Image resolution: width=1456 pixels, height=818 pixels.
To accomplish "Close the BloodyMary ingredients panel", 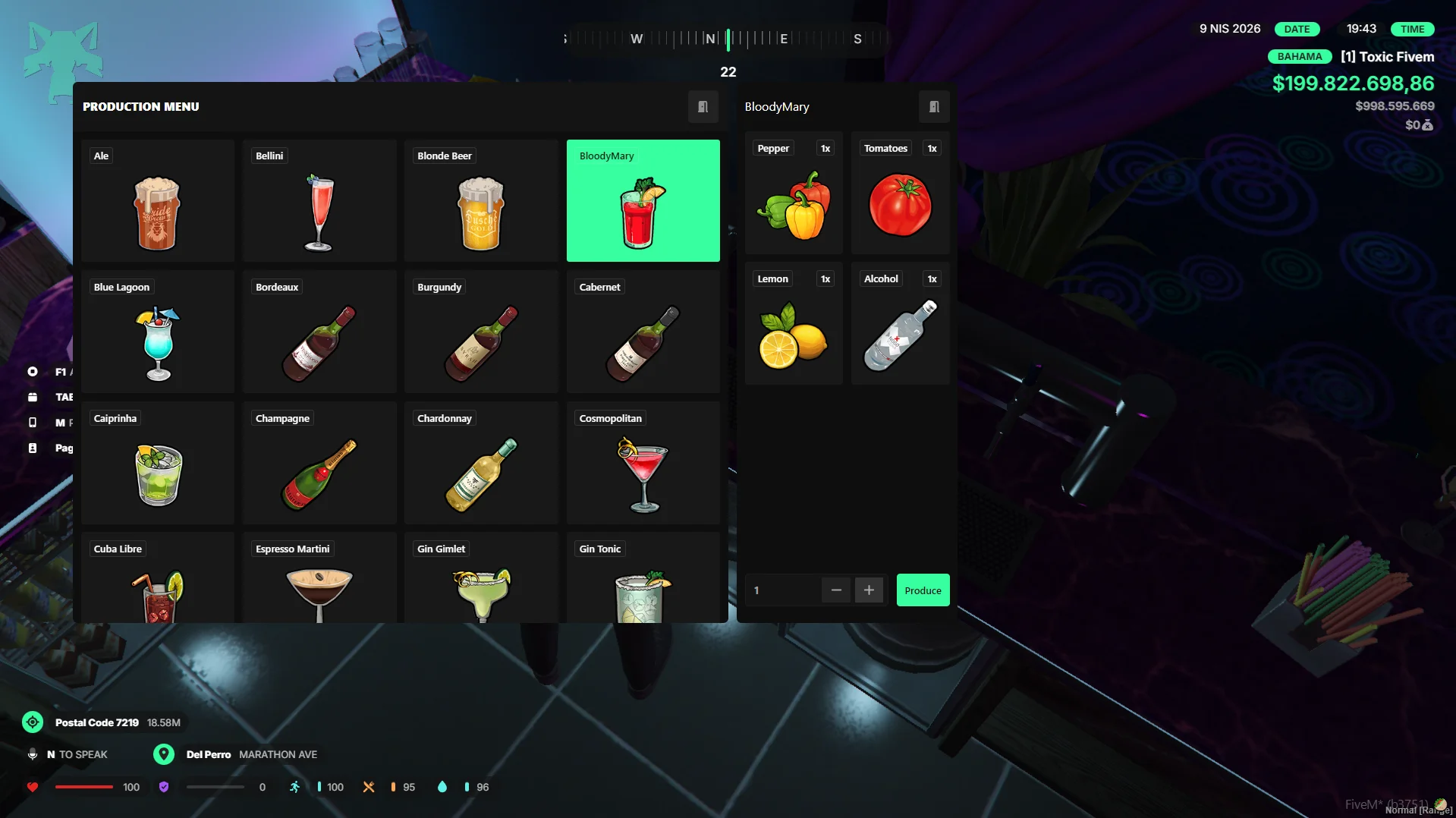I will point(934,107).
